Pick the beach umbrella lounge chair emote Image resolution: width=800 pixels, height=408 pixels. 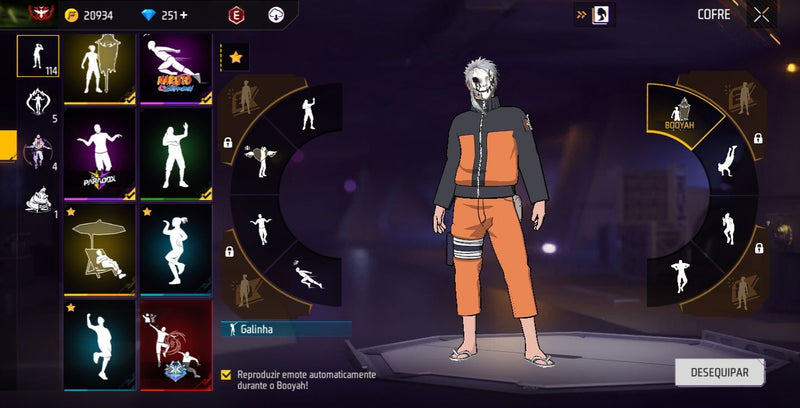pos(100,250)
